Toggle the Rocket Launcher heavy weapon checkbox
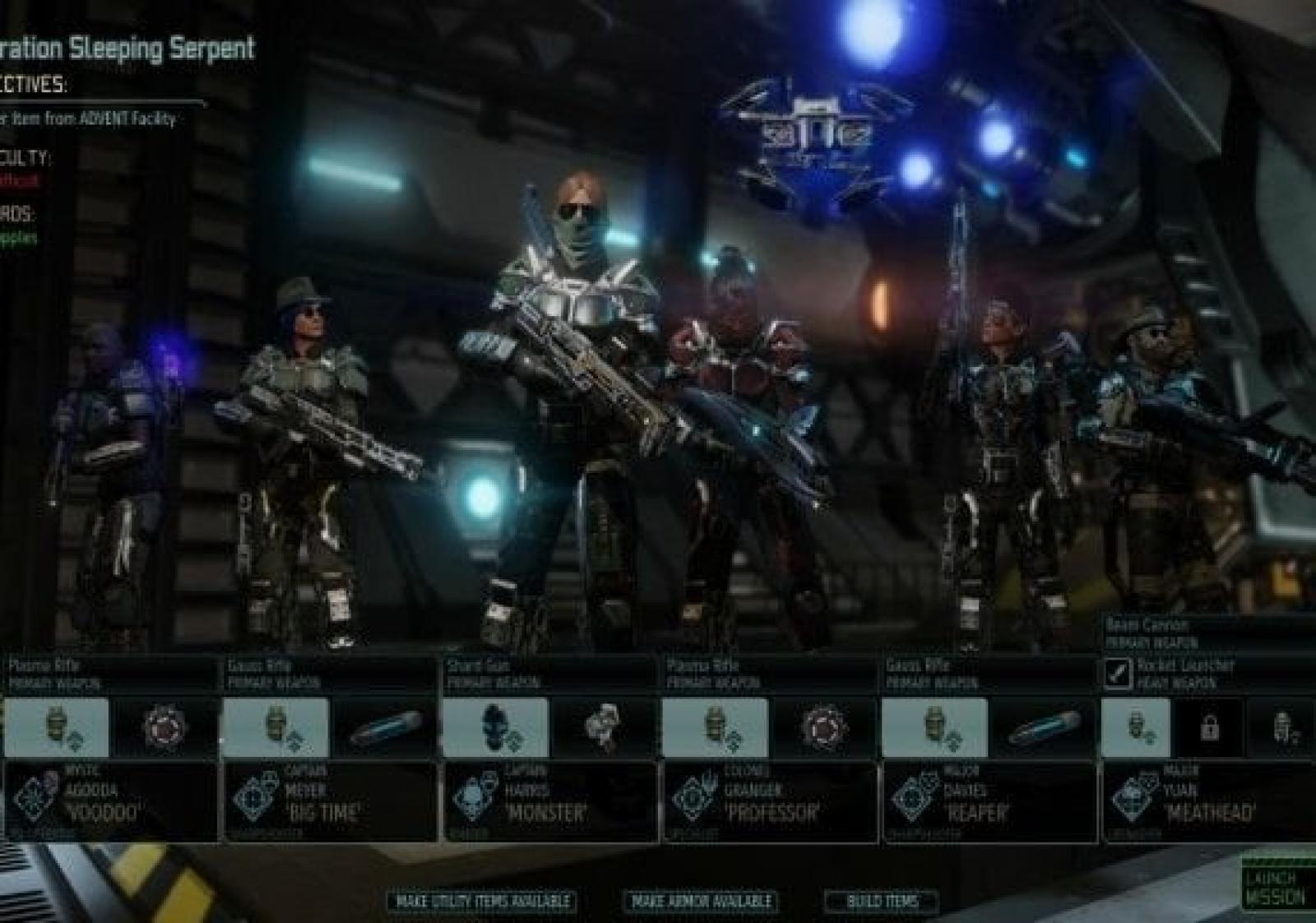 1118,673
